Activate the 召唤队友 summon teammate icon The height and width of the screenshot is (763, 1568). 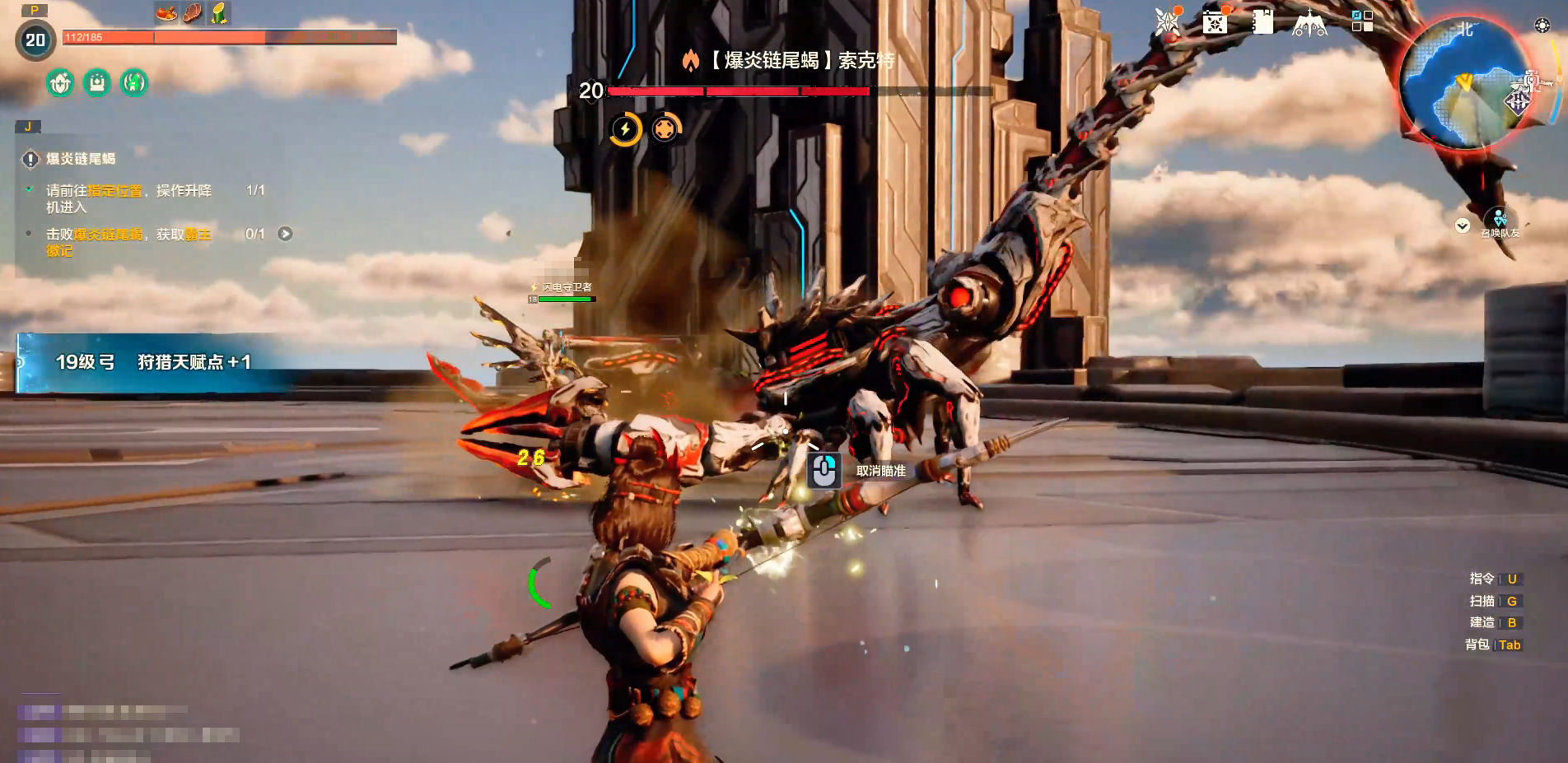click(1500, 221)
